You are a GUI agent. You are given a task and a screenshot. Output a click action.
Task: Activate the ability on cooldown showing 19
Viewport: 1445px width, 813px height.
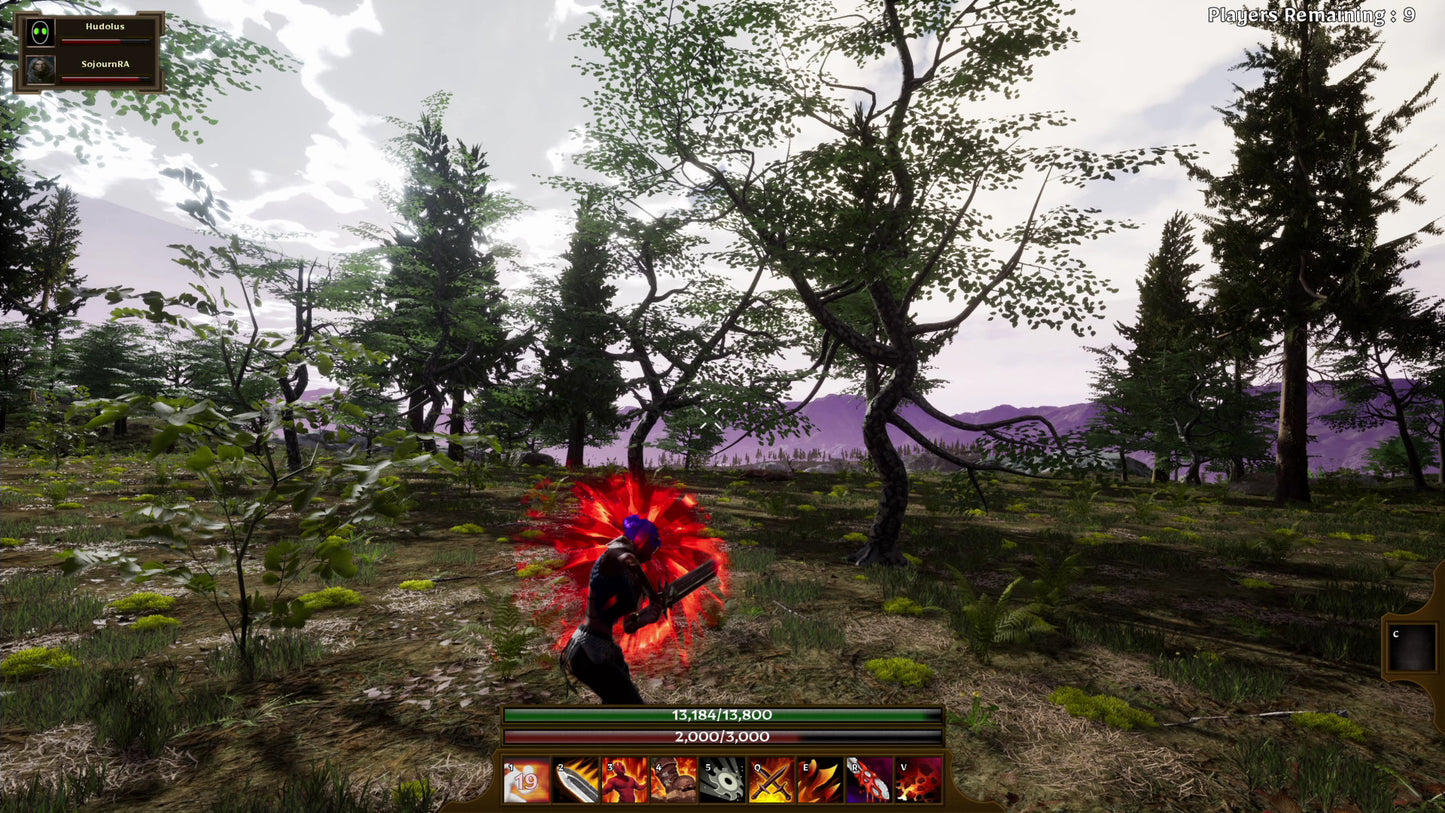pyautogui.click(x=527, y=780)
